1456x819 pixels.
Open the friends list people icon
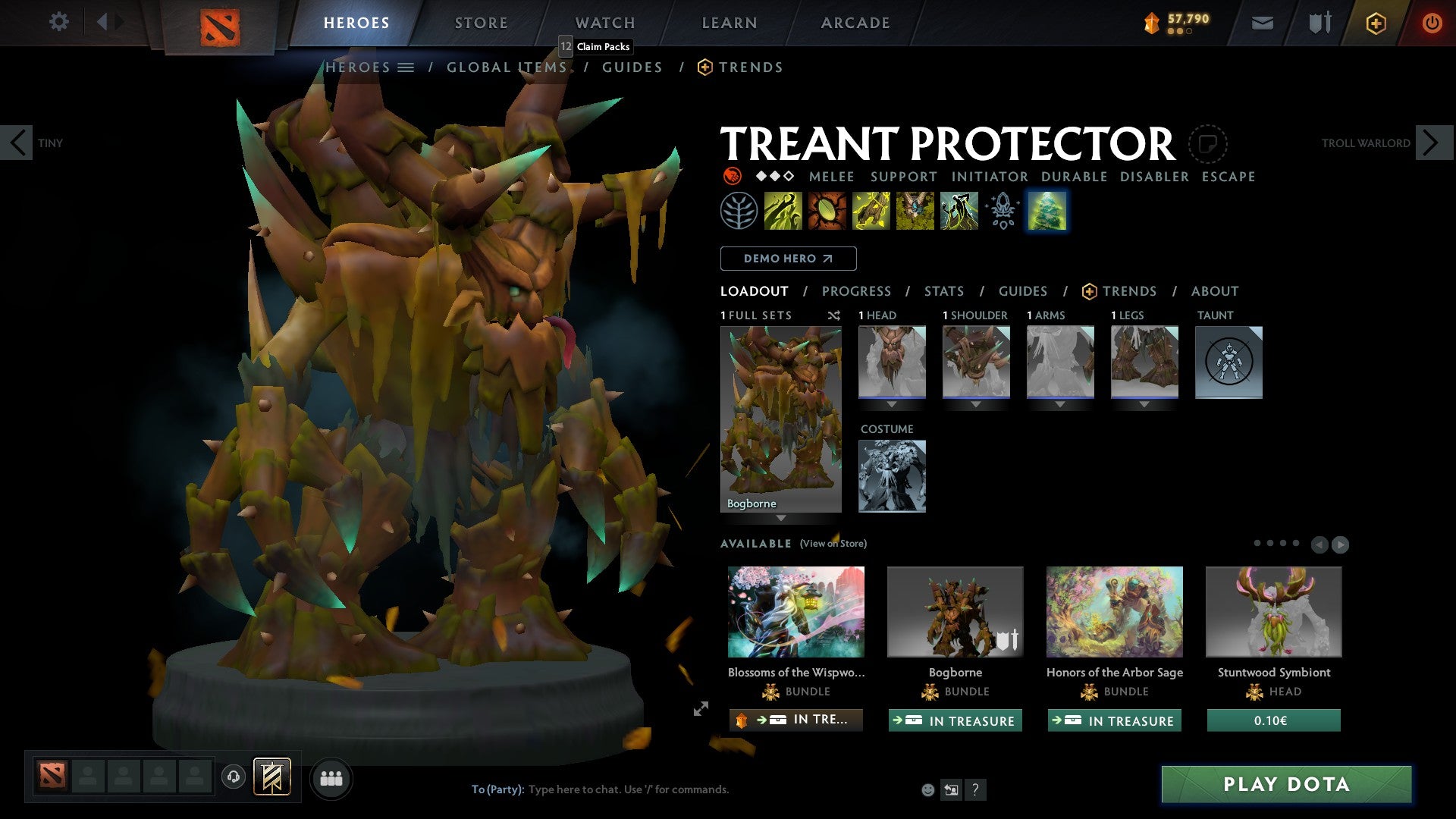(x=331, y=777)
